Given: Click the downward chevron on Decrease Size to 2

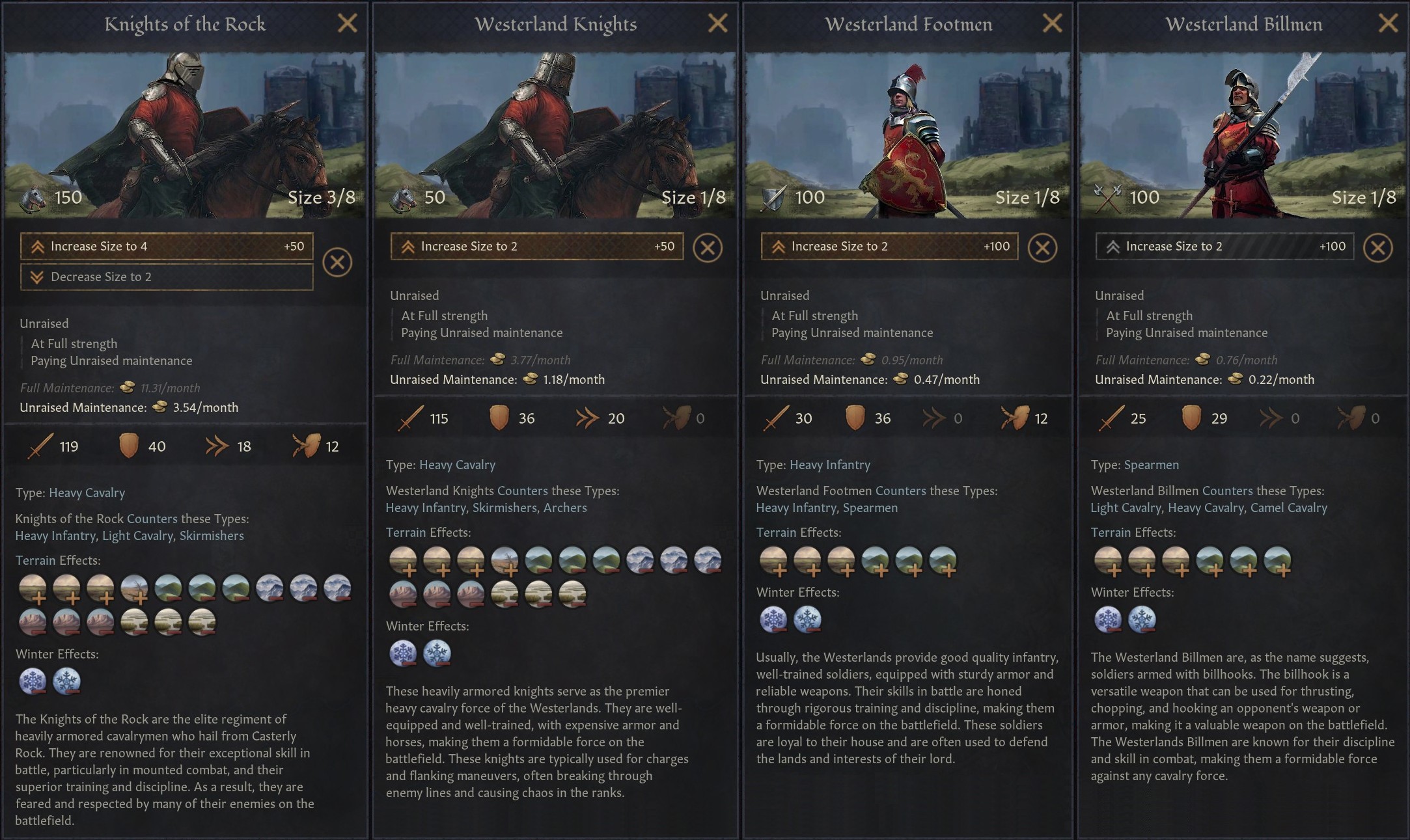Looking at the screenshot, I should pos(38,277).
